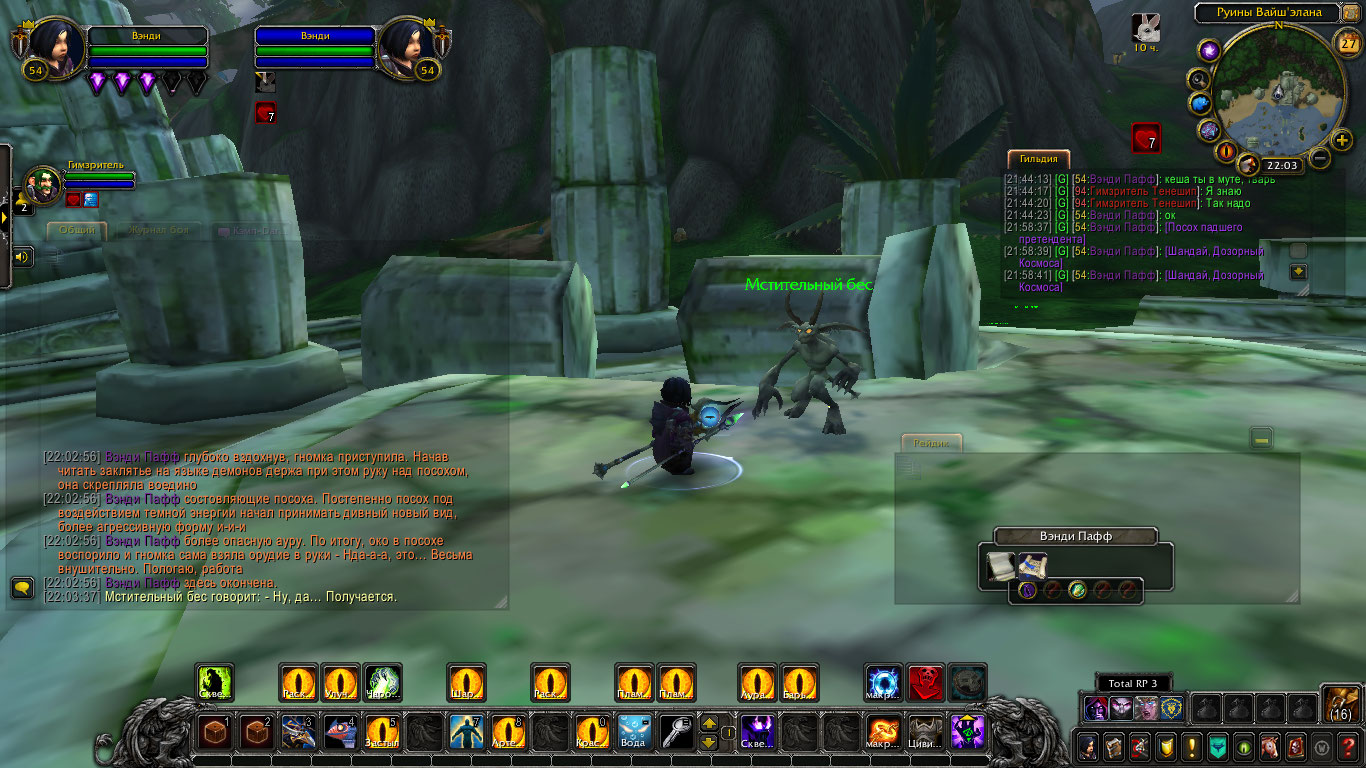Click the Застып ability in slot 5
Image resolution: width=1366 pixels, height=768 pixels.
point(382,733)
